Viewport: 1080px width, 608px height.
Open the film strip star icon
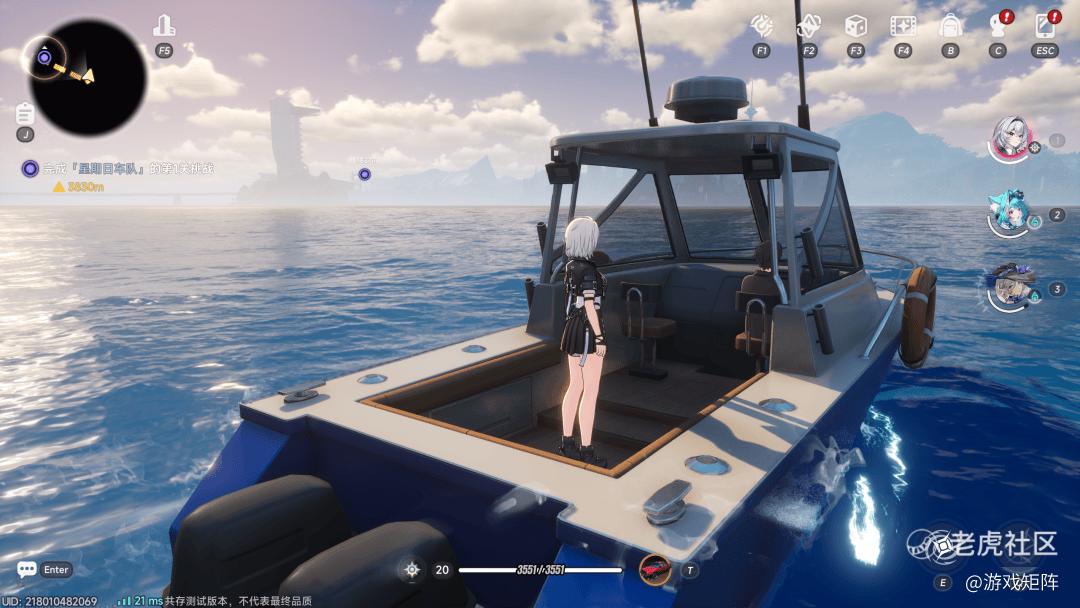pos(903,26)
